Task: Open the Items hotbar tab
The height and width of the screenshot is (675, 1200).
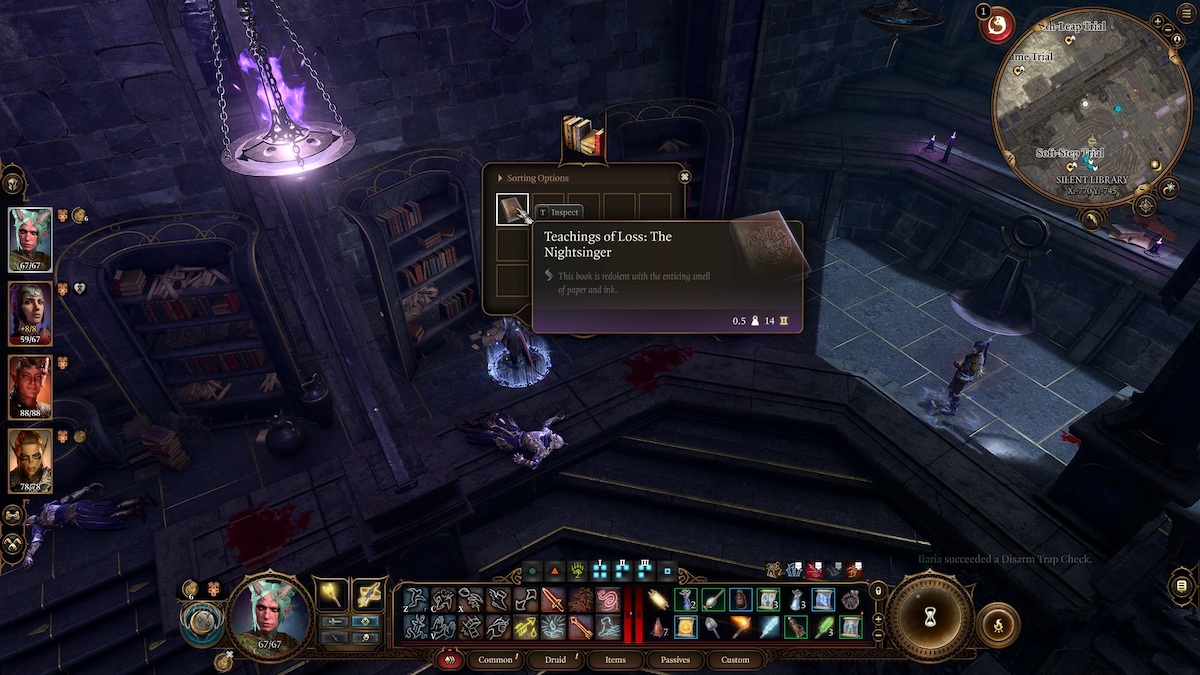Action: coord(615,660)
